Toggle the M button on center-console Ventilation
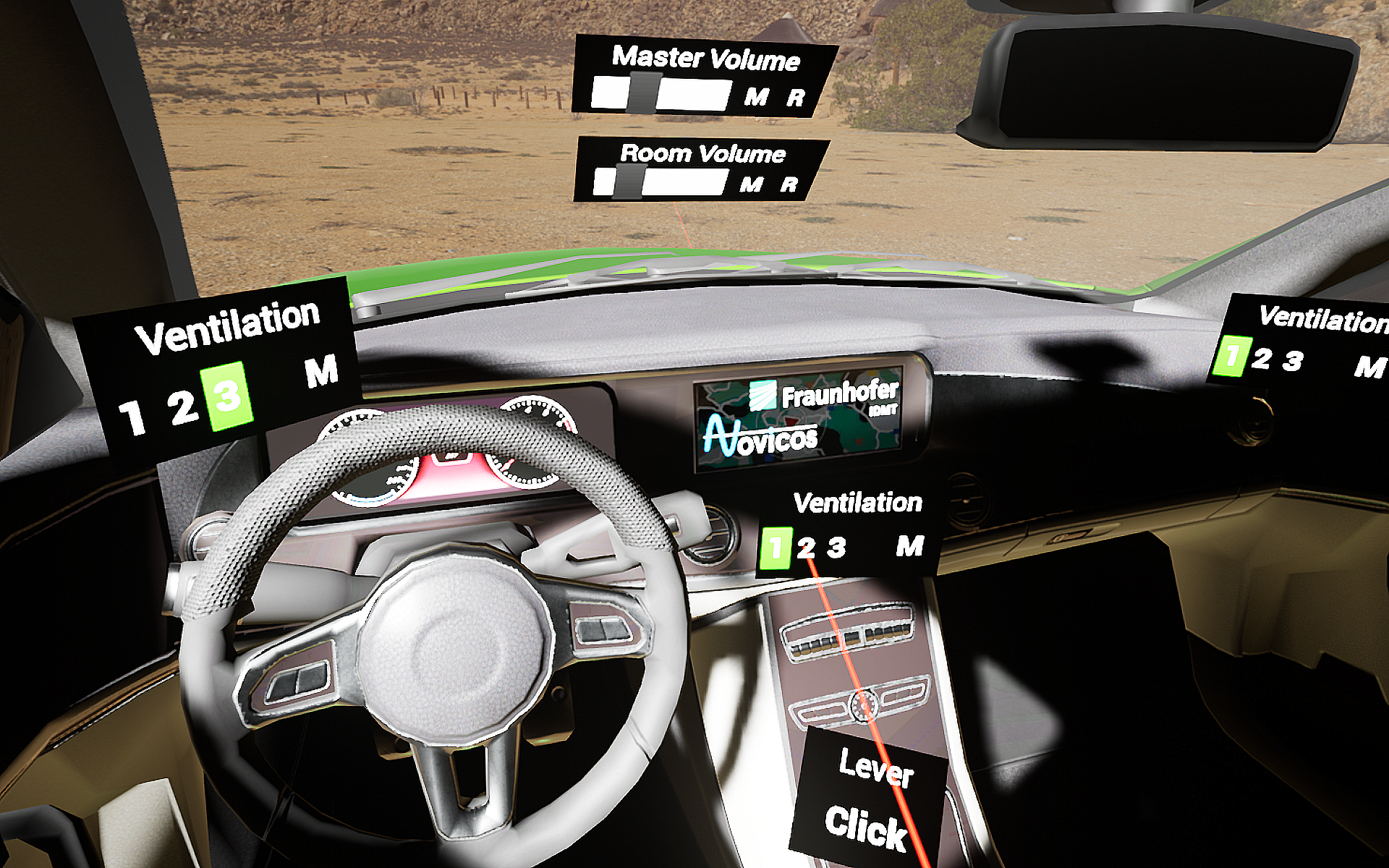The width and height of the screenshot is (1389, 868). 909,545
